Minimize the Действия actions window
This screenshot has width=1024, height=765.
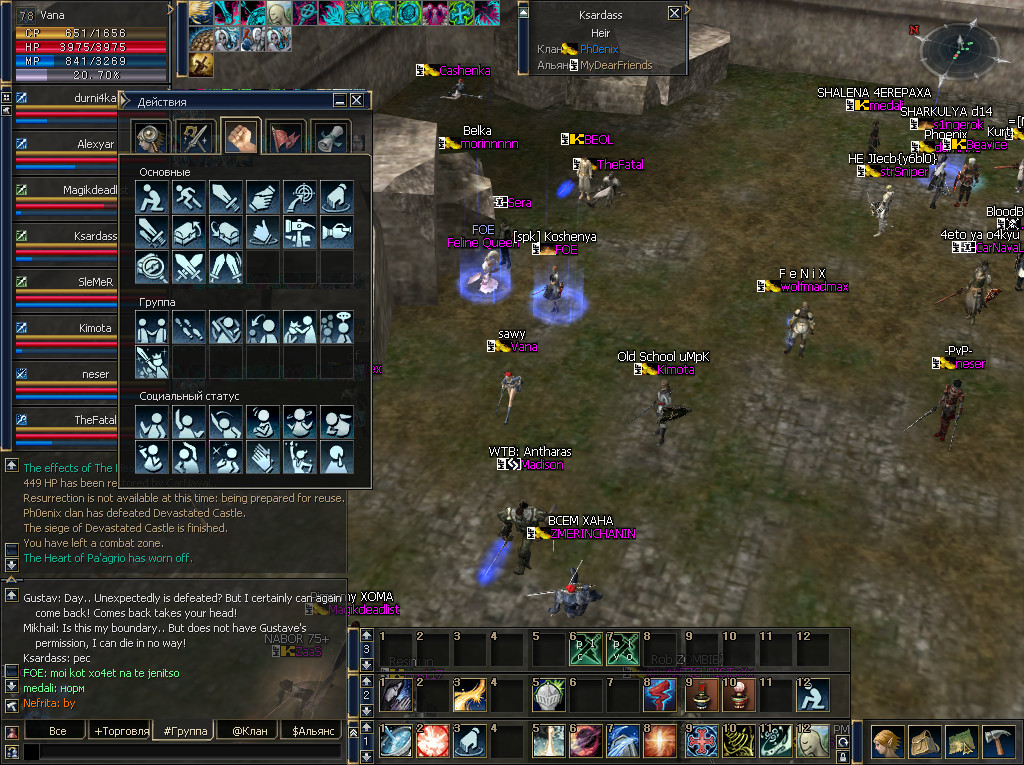pyautogui.click(x=340, y=101)
